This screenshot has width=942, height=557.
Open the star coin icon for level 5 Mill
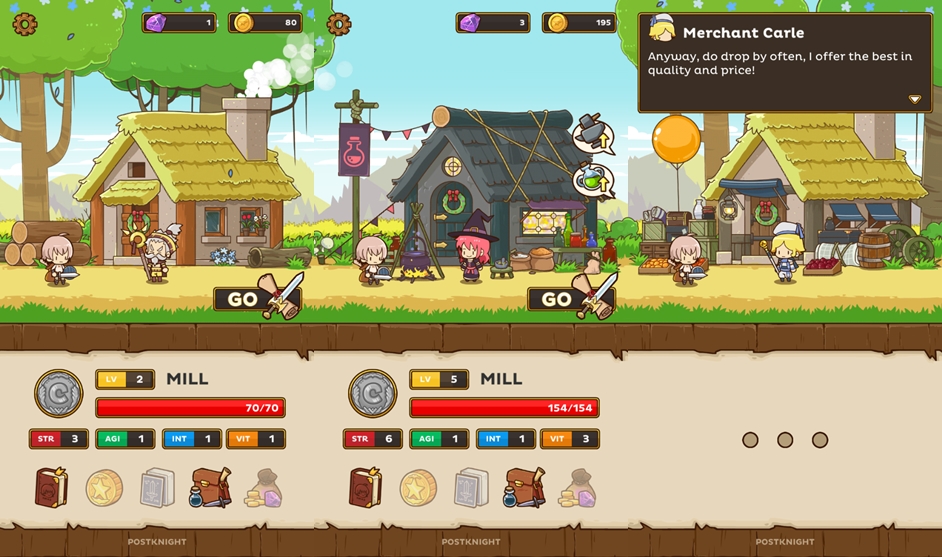pos(418,488)
